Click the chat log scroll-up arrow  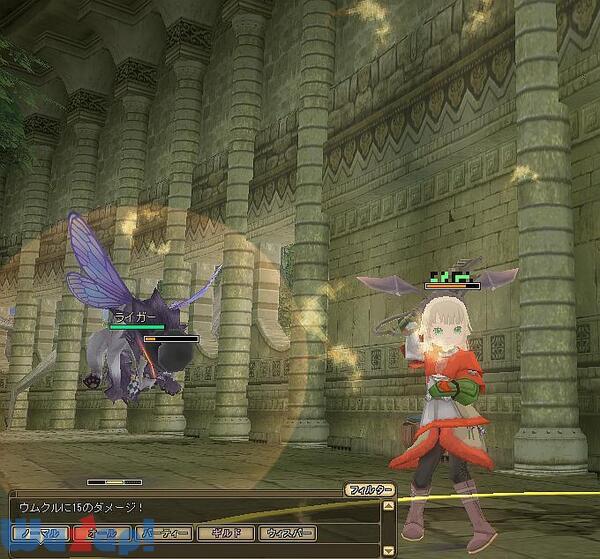(387, 507)
